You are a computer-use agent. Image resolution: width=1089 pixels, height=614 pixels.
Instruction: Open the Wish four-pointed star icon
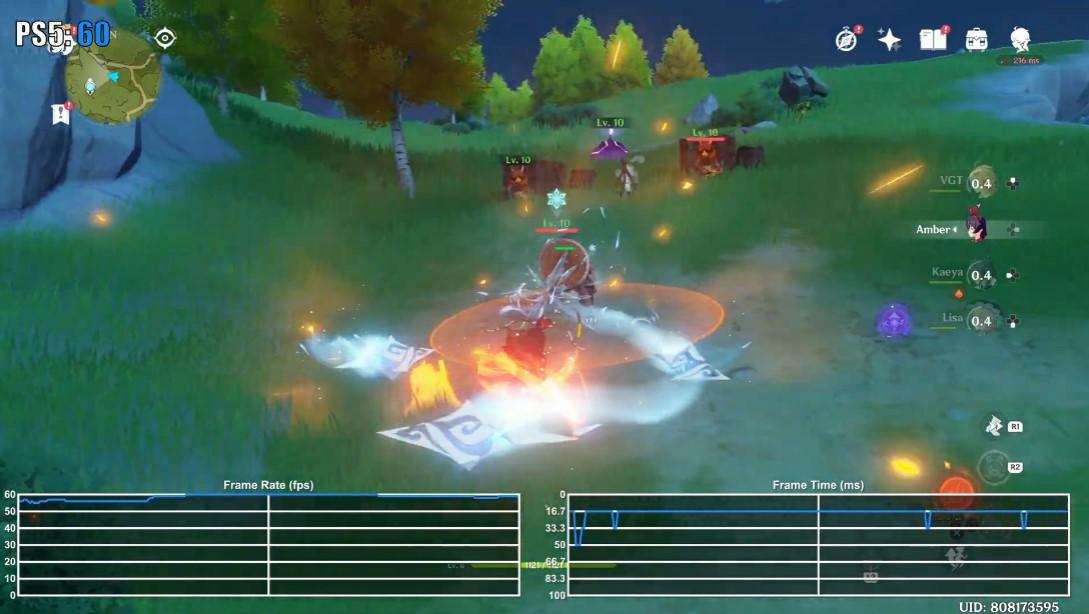point(889,40)
